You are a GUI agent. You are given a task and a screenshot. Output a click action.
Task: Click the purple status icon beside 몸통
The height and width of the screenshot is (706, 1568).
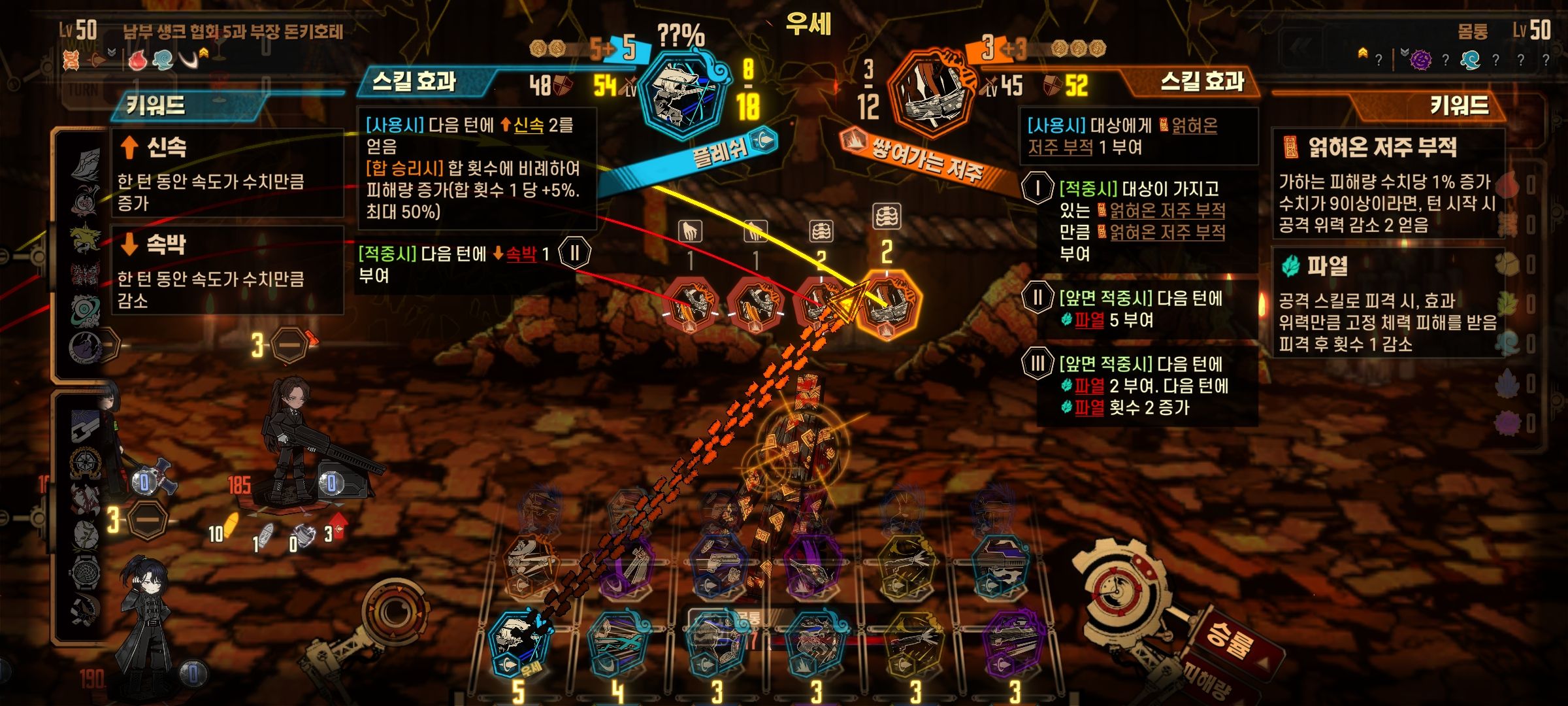coord(1420,60)
